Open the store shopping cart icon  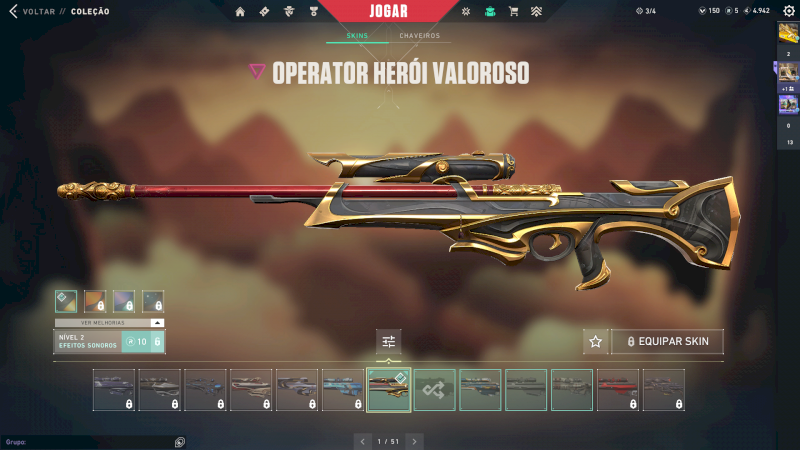tap(514, 12)
